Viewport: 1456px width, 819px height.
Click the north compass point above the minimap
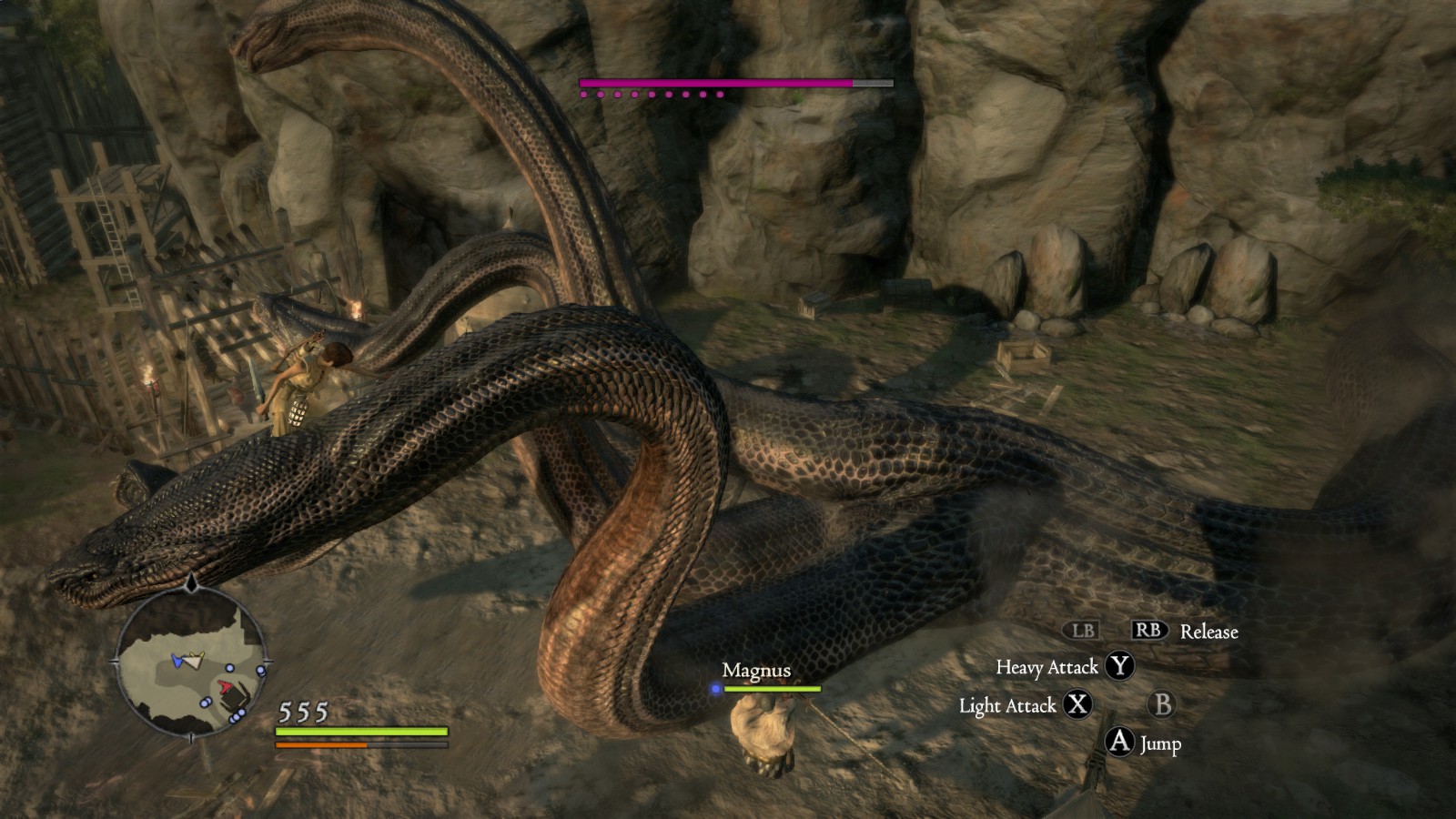tap(191, 584)
